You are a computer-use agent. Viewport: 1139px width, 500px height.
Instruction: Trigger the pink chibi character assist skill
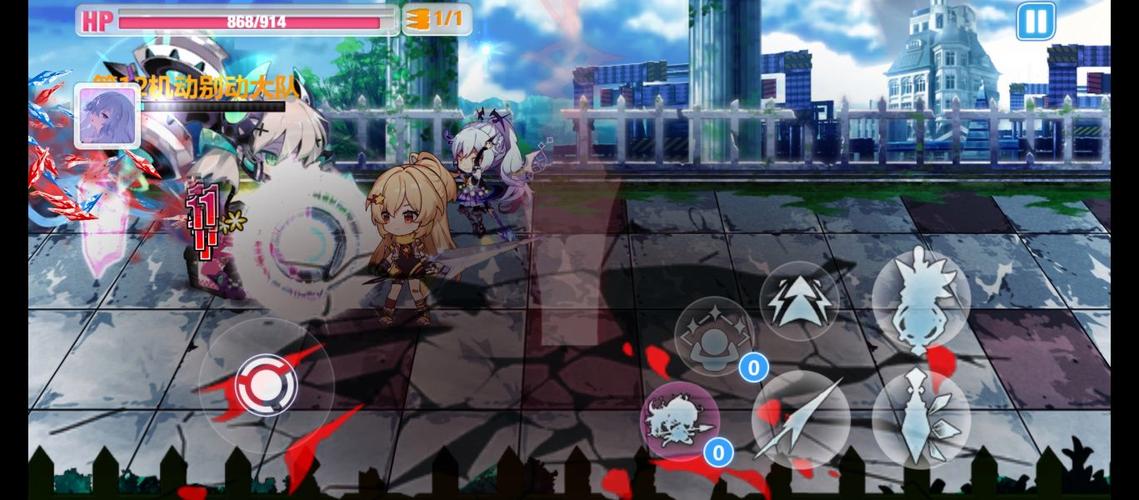(679, 420)
